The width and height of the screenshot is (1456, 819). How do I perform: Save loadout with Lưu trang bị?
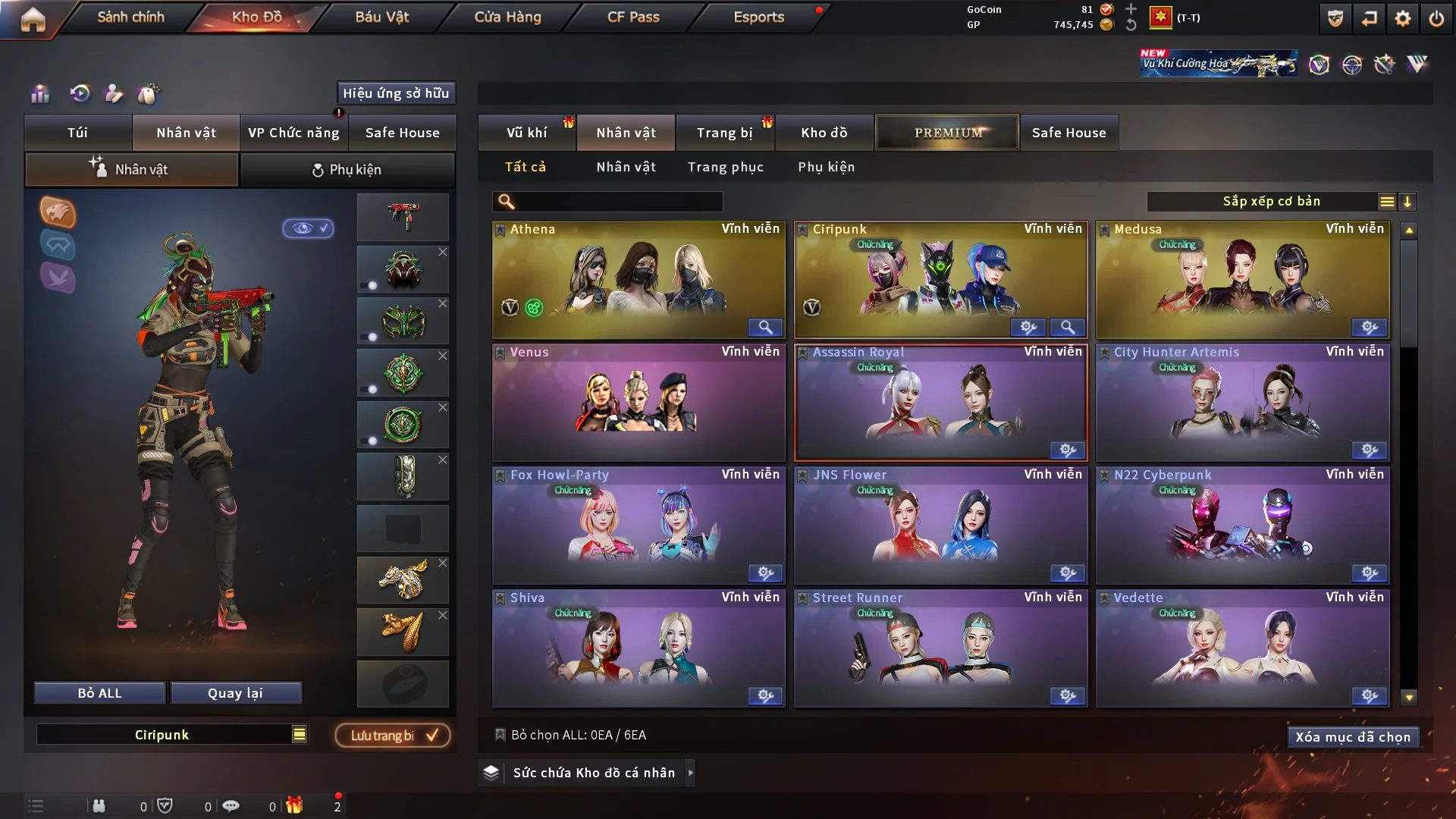393,736
